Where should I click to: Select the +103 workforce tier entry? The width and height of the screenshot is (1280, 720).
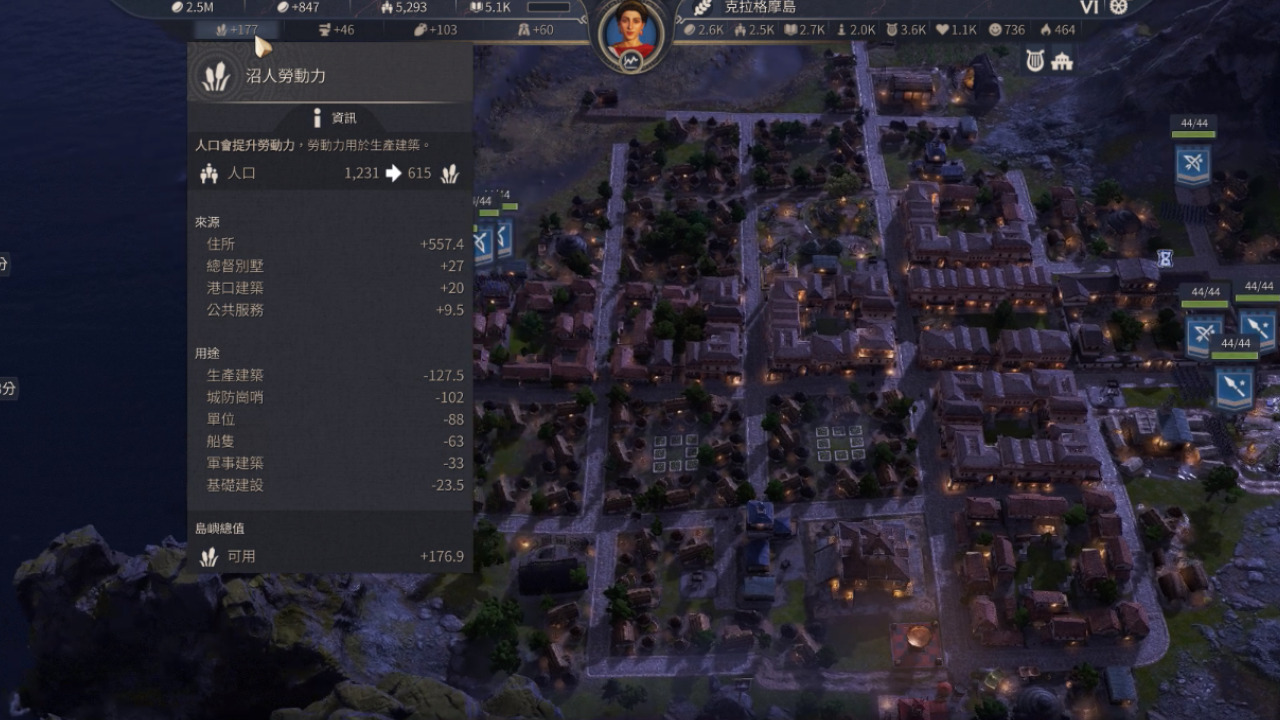tap(435, 30)
